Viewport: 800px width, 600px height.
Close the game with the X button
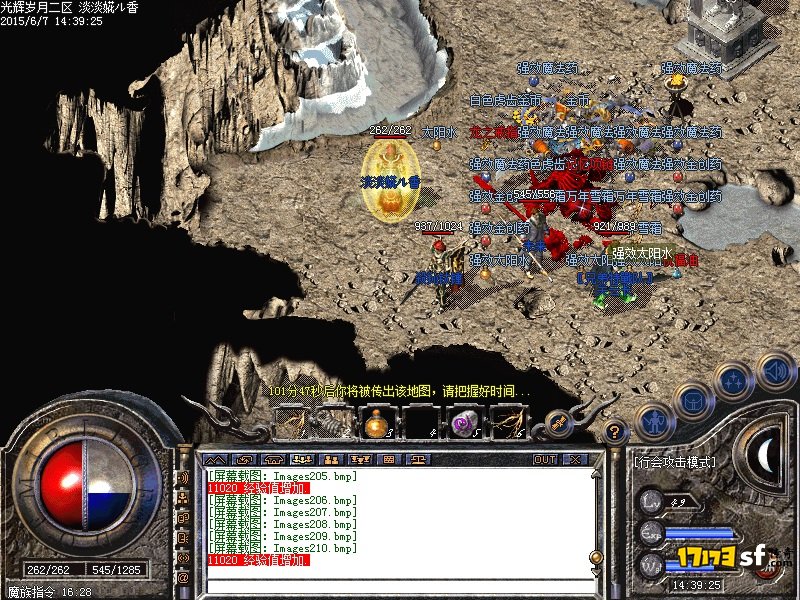click(x=575, y=459)
